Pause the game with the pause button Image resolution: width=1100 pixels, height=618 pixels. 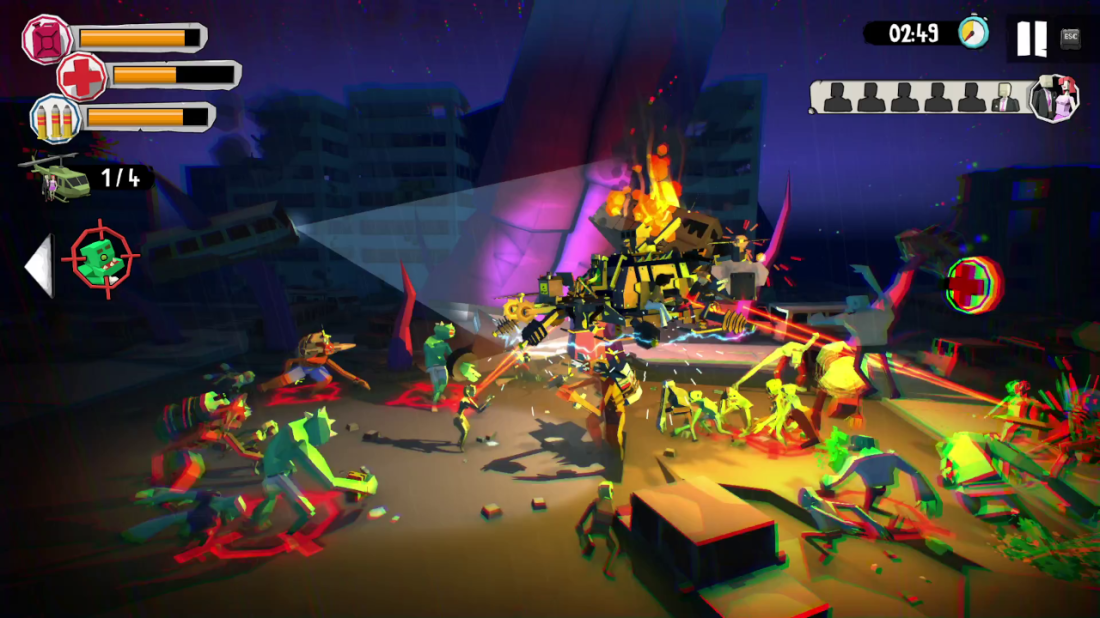(x=1031, y=38)
